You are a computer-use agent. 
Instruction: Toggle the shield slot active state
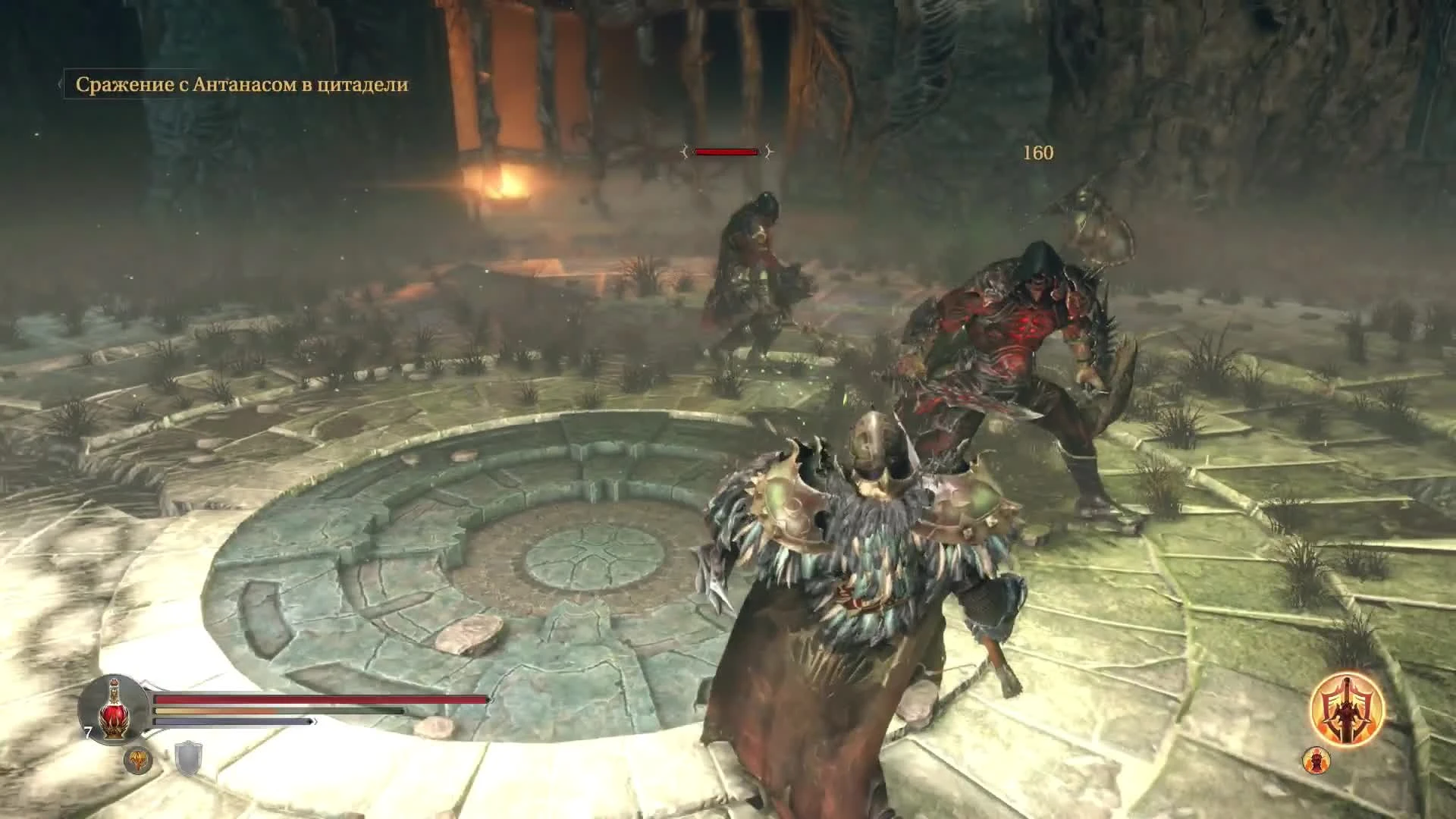188,756
